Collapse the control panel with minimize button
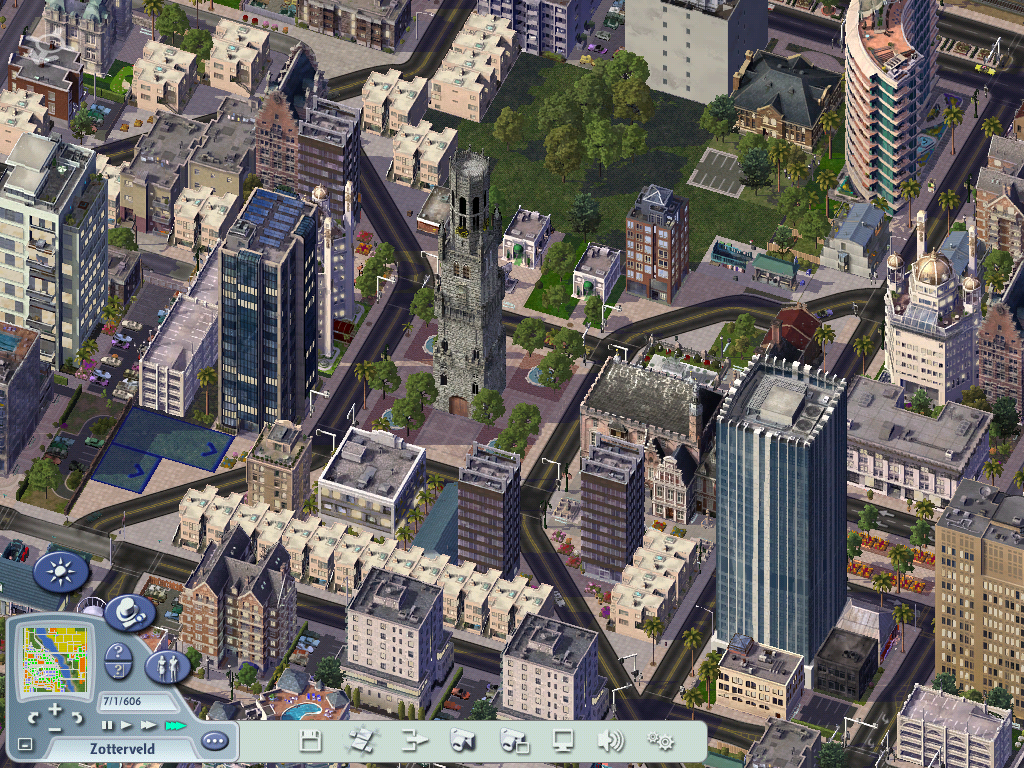This screenshot has width=1024, height=768. (25, 744)
